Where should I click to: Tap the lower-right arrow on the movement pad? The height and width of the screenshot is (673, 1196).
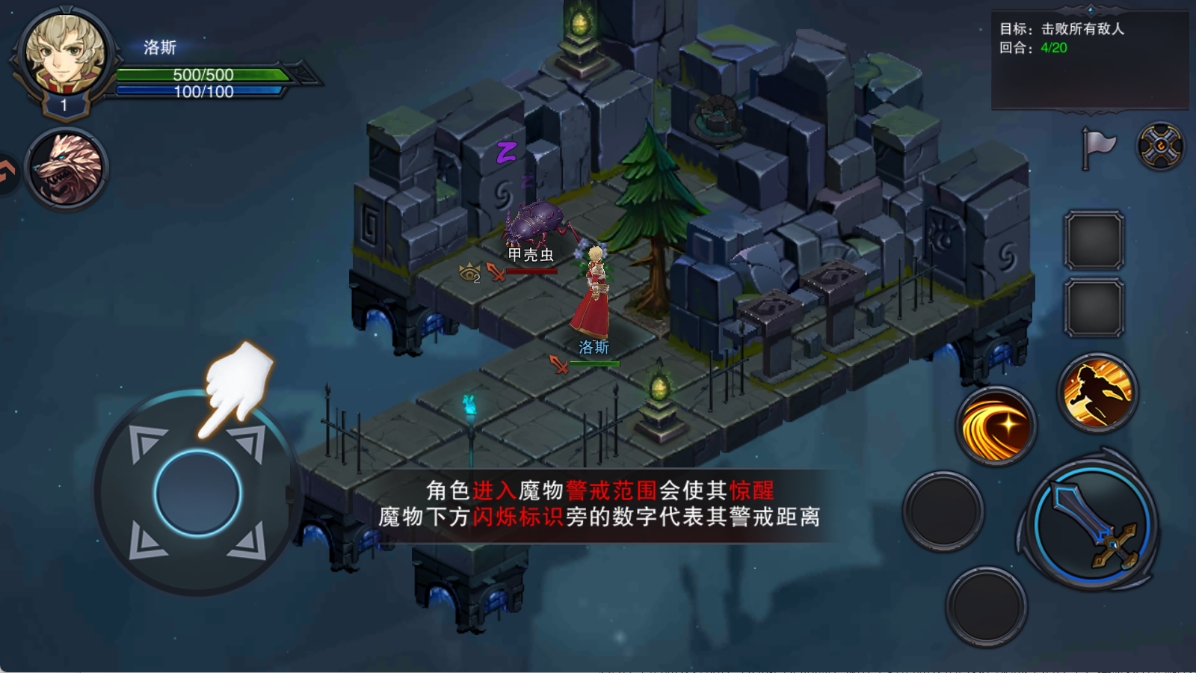[247, 540]
